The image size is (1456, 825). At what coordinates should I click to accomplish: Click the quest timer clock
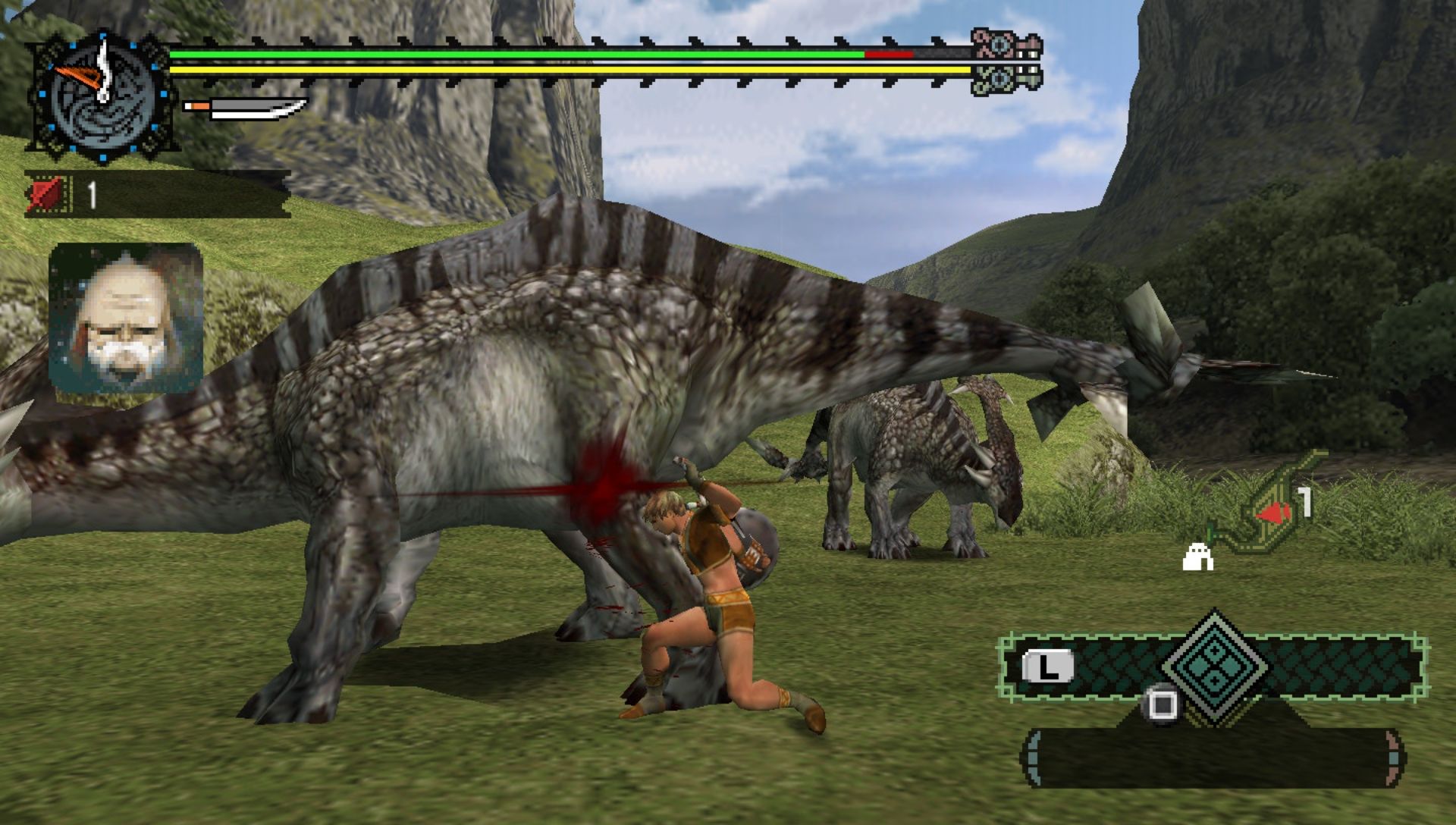(x=102, y=96)
